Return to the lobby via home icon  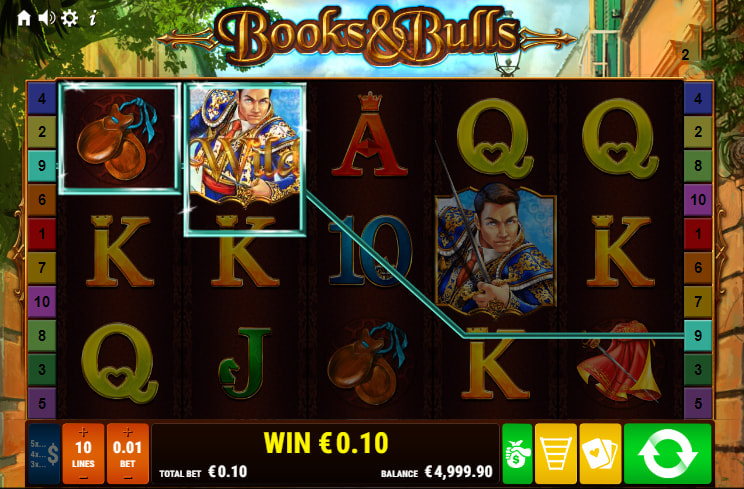pyautogui.click(x=24, y=17)
